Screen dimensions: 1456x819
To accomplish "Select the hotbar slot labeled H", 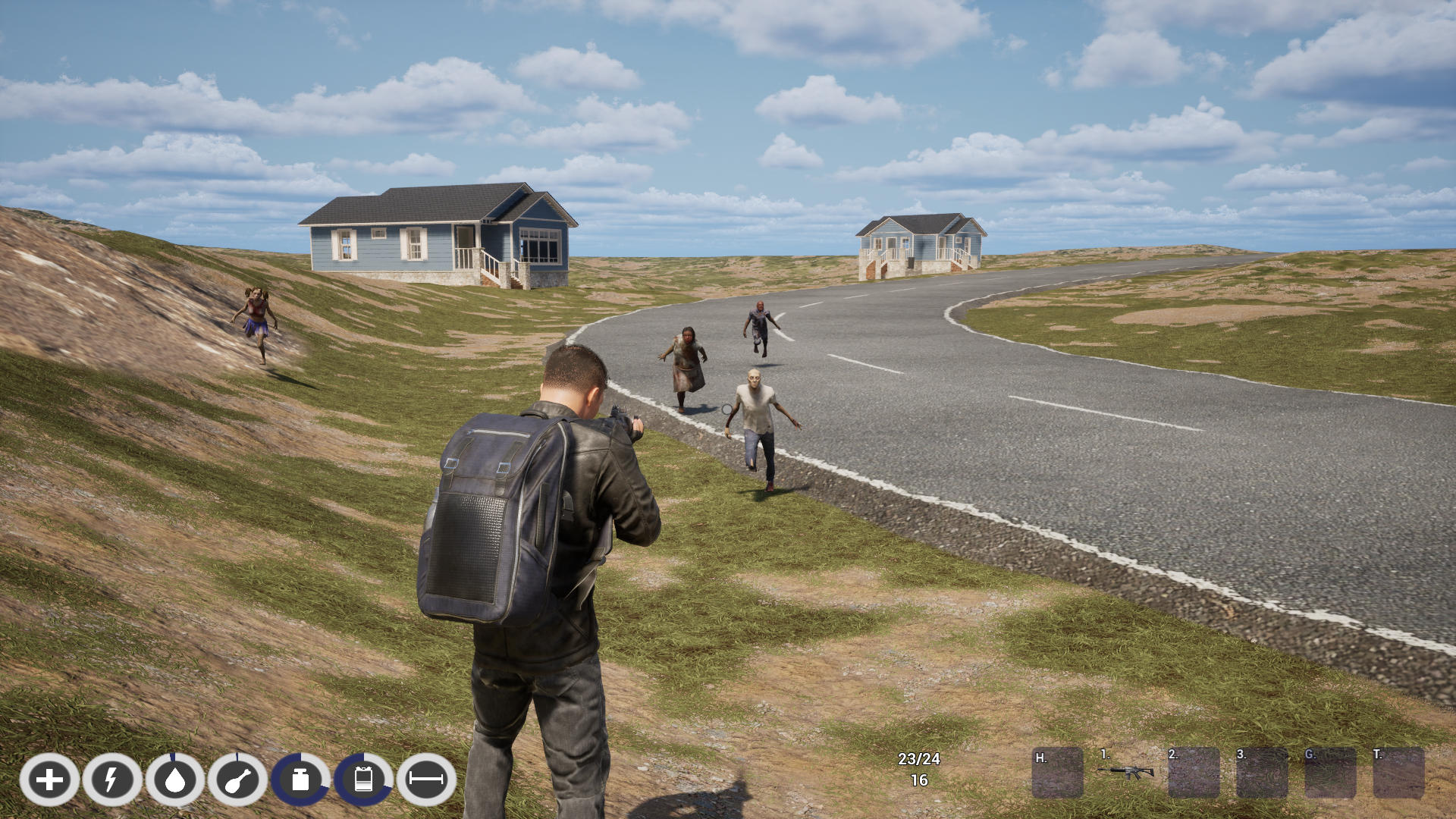I will point(1057,773).
